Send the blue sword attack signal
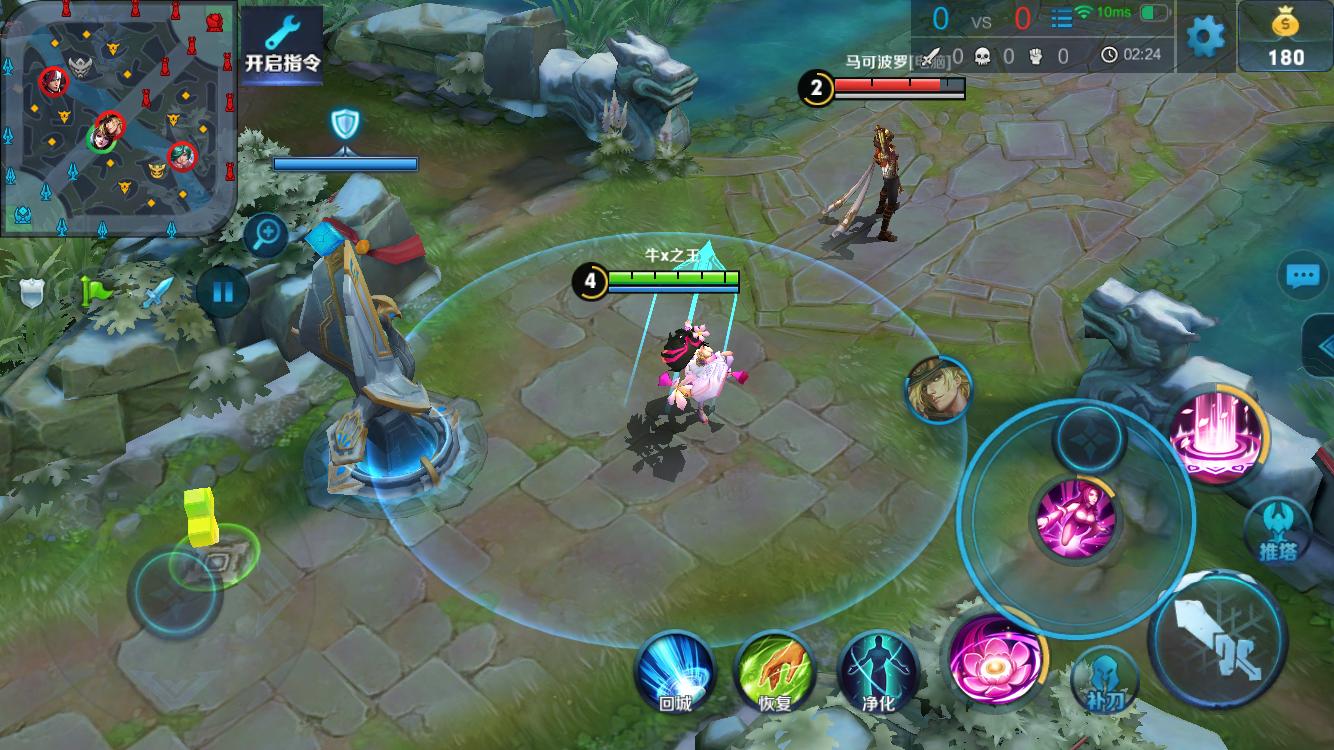1334x750 pixels. pos(158,292)
